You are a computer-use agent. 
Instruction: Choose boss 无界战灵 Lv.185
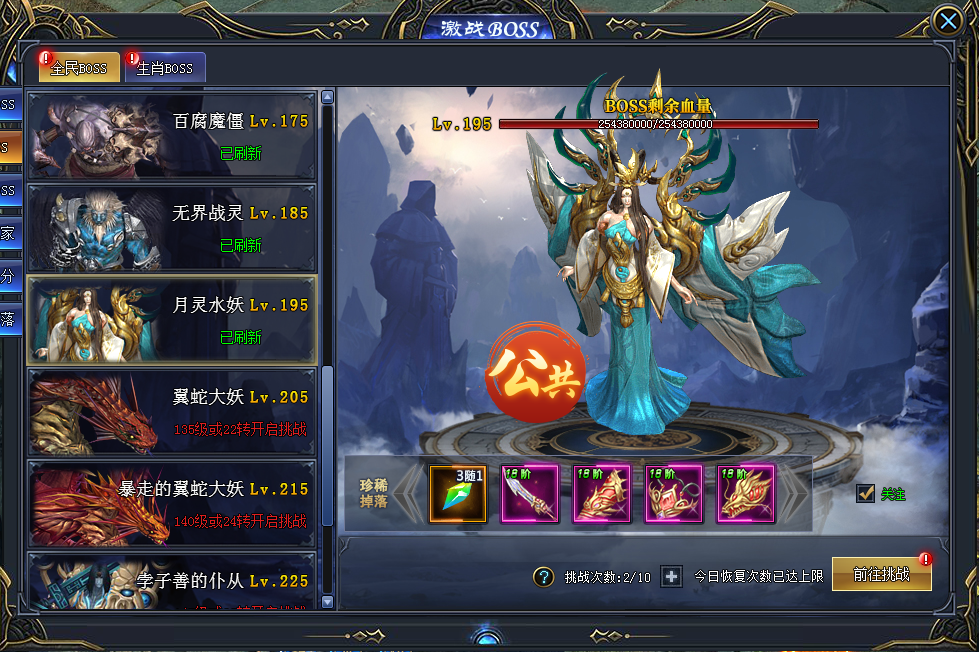click(x=171, y=228)
